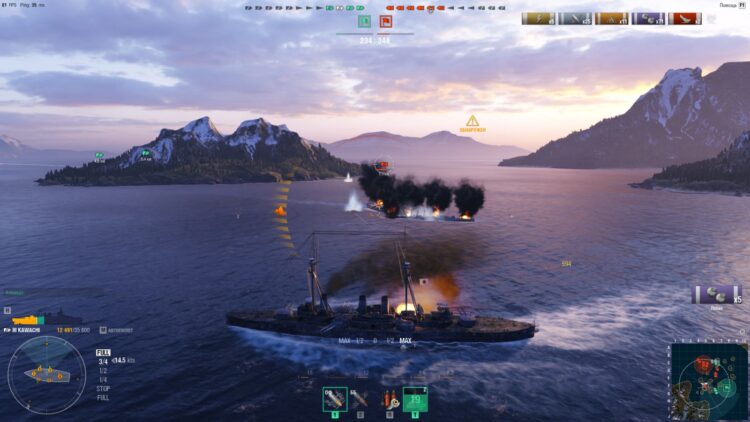The image size is (750, 422).
Task: Click the circular ship turret status indicator
Action: click(46, 374)
